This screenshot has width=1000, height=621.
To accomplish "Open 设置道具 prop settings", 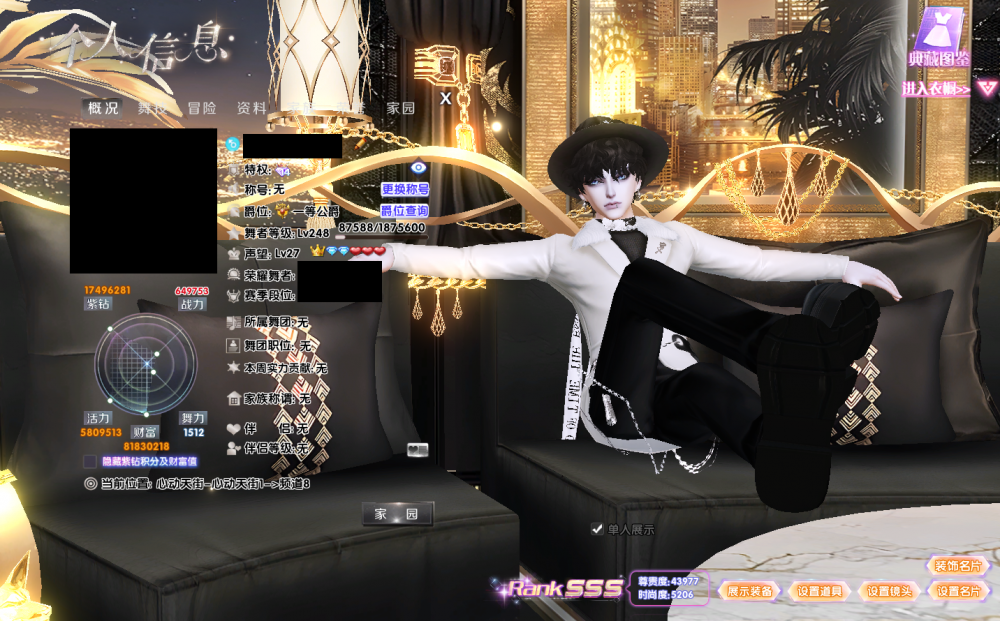I will 820,591.
